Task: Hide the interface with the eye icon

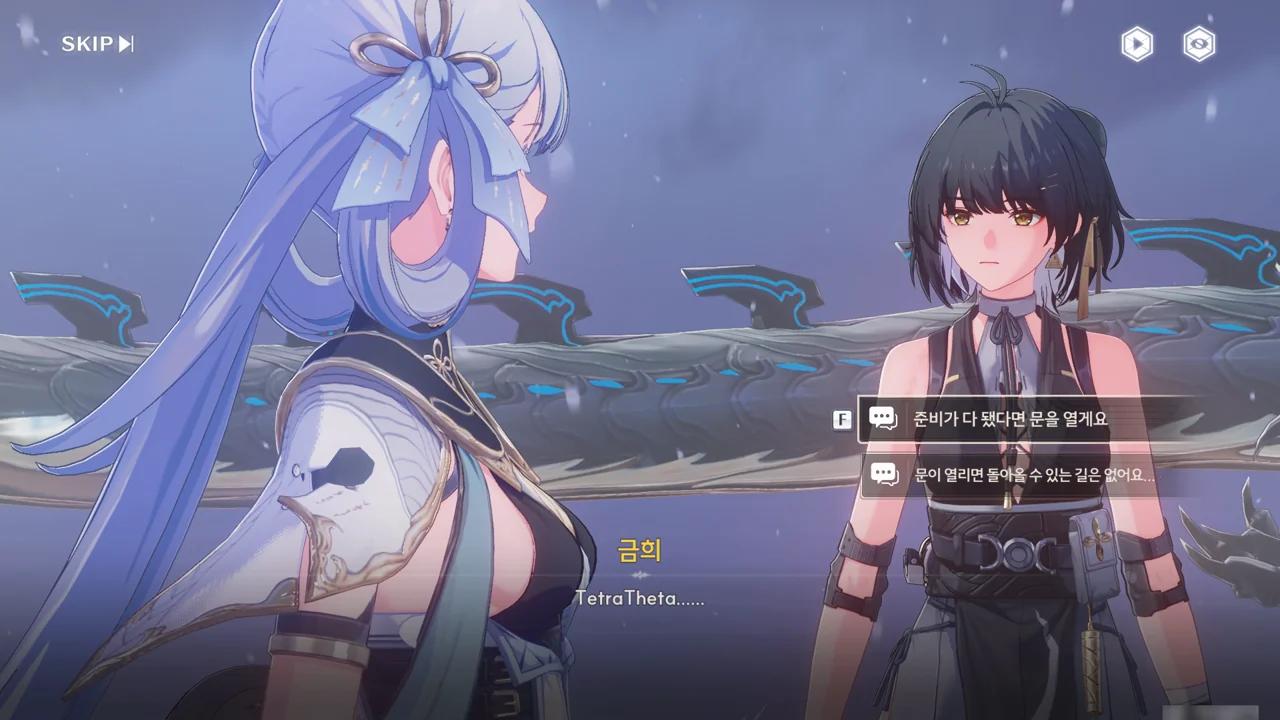Action: coord(1199,44)
